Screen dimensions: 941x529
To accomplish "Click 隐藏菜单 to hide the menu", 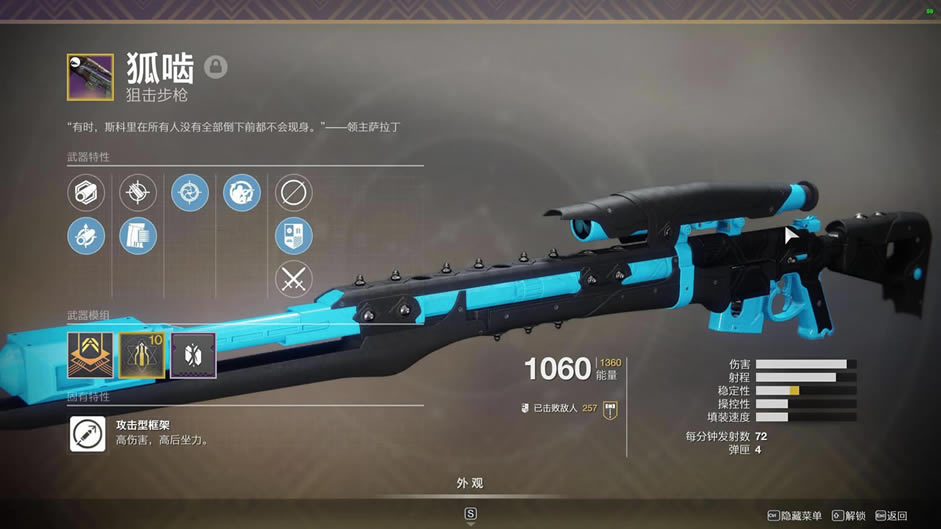I will pos(797,516).
